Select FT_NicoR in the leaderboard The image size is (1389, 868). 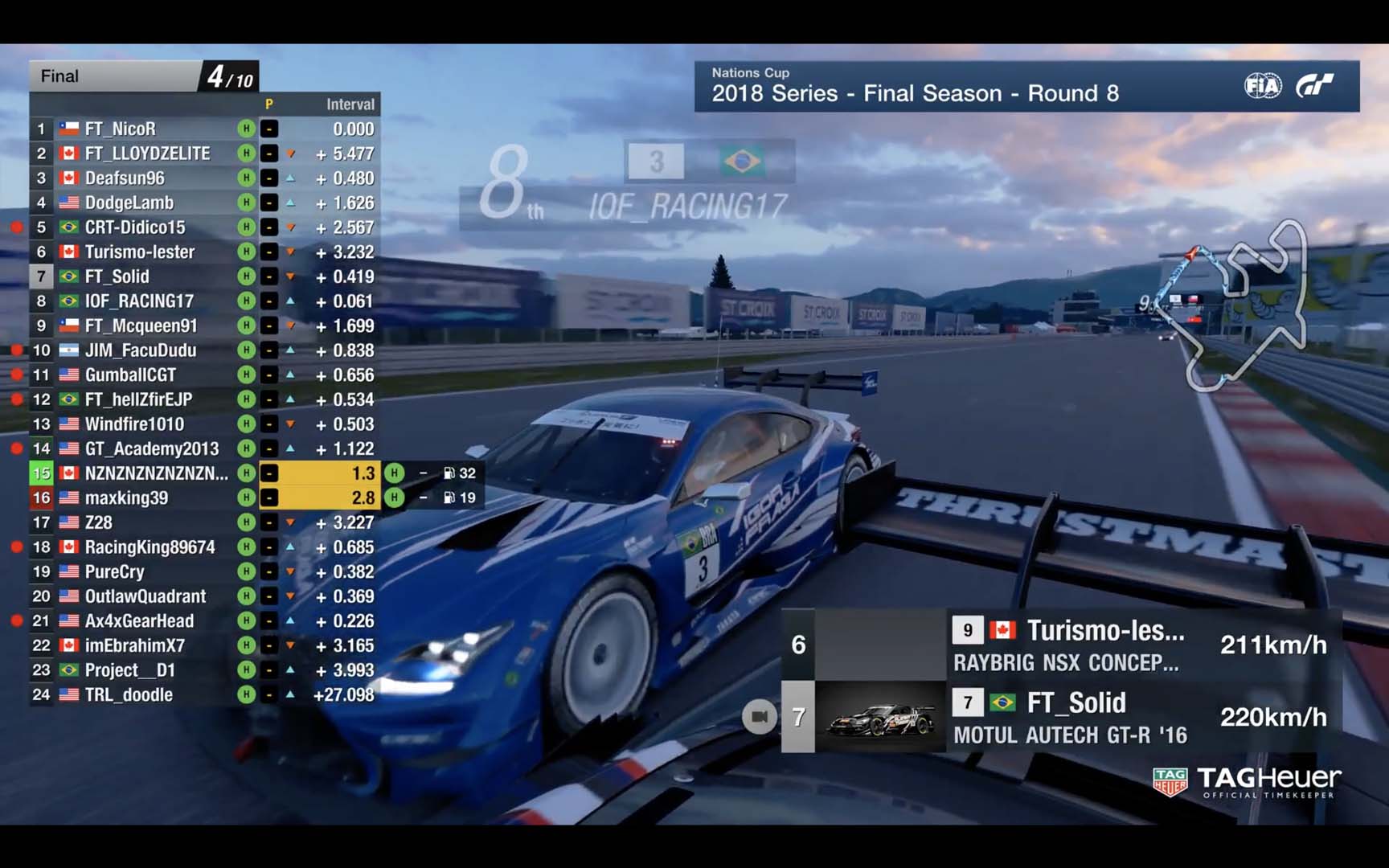(121, 129)
